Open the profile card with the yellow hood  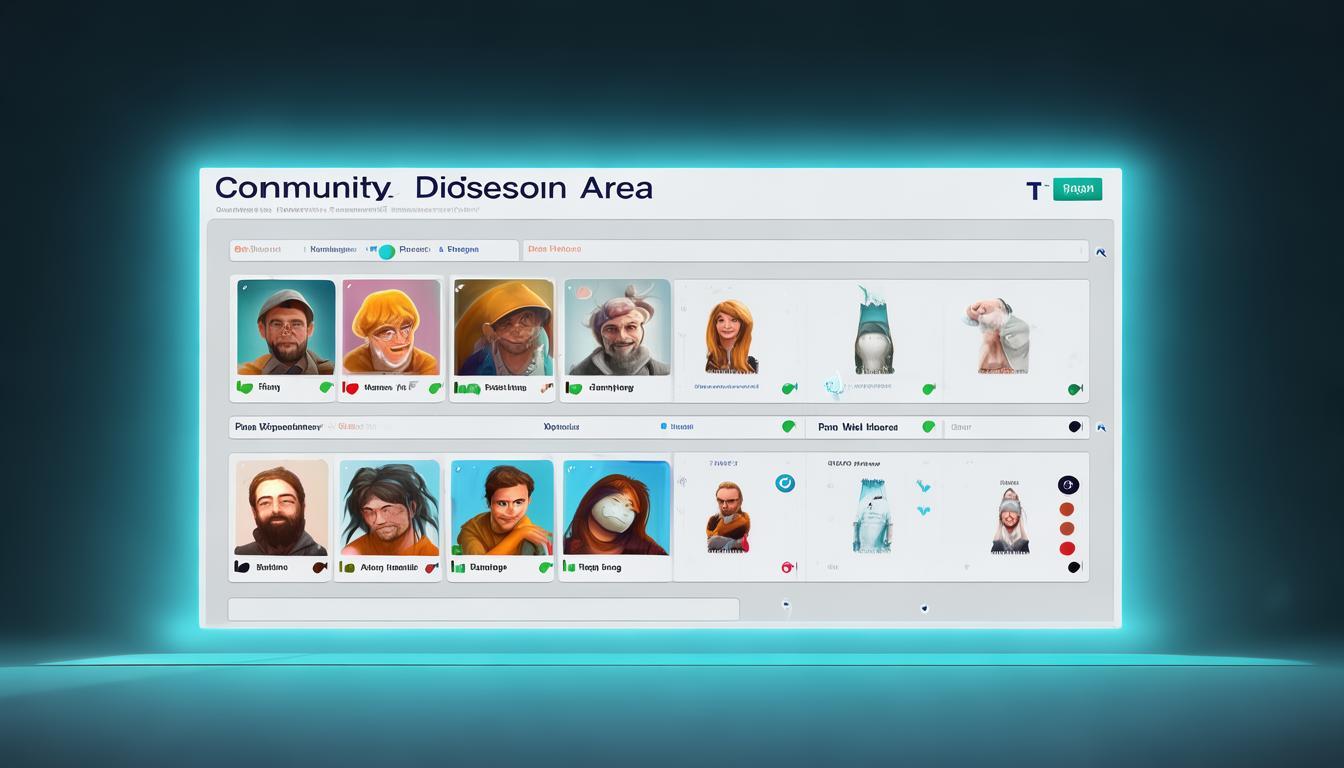pyautogui.click(x=503, y=326)
